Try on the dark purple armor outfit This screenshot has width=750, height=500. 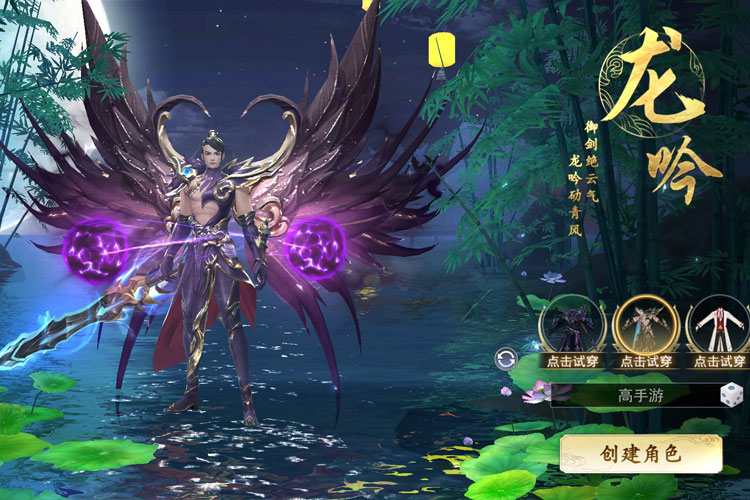coord(571,325)
